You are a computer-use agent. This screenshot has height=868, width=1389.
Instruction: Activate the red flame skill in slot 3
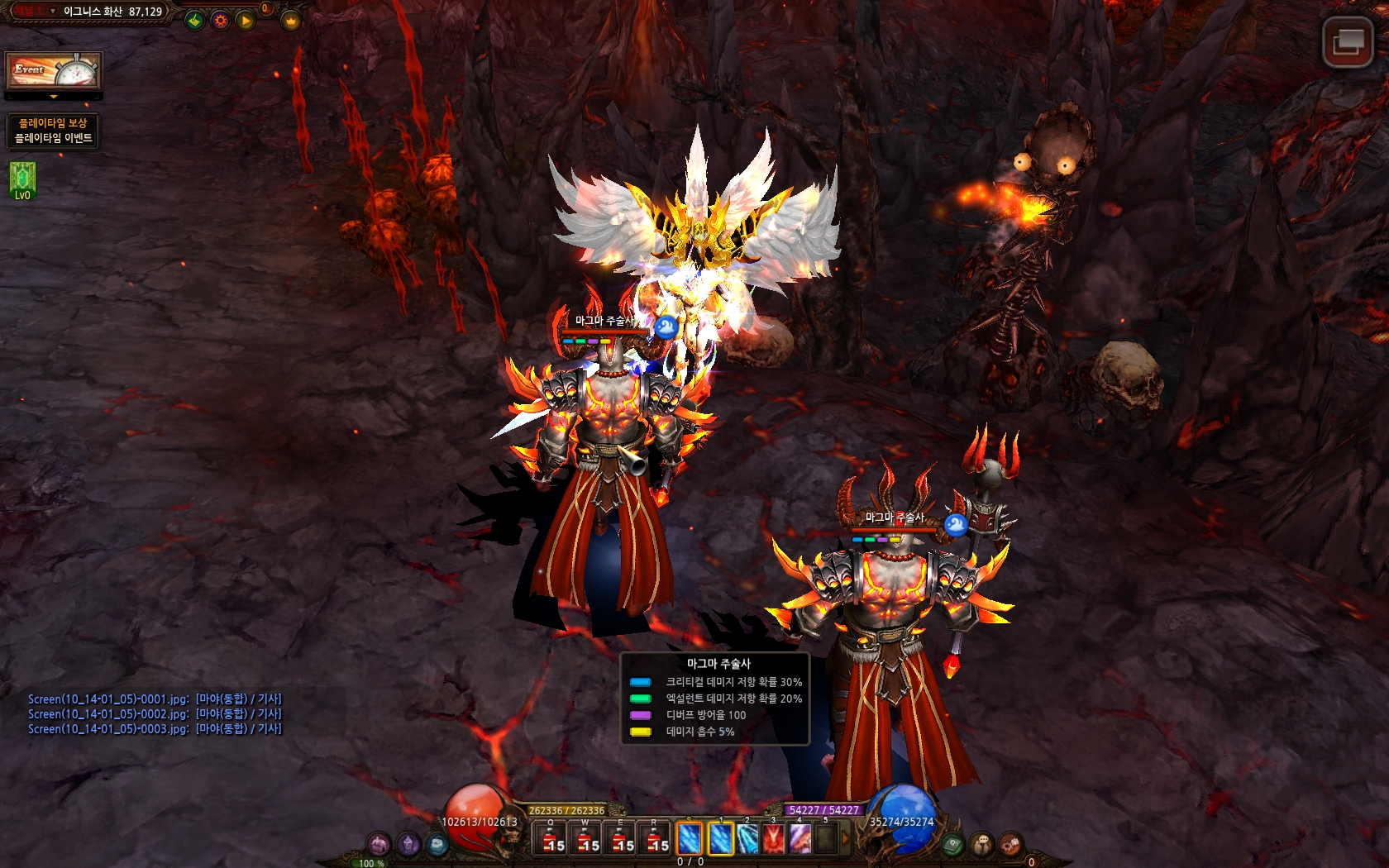click(773, 839)
